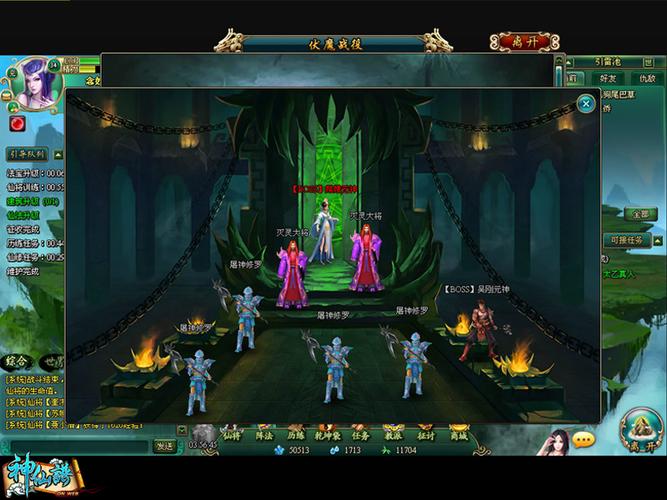Click the red 离开 button at top
667x500 pixels.
524,42
